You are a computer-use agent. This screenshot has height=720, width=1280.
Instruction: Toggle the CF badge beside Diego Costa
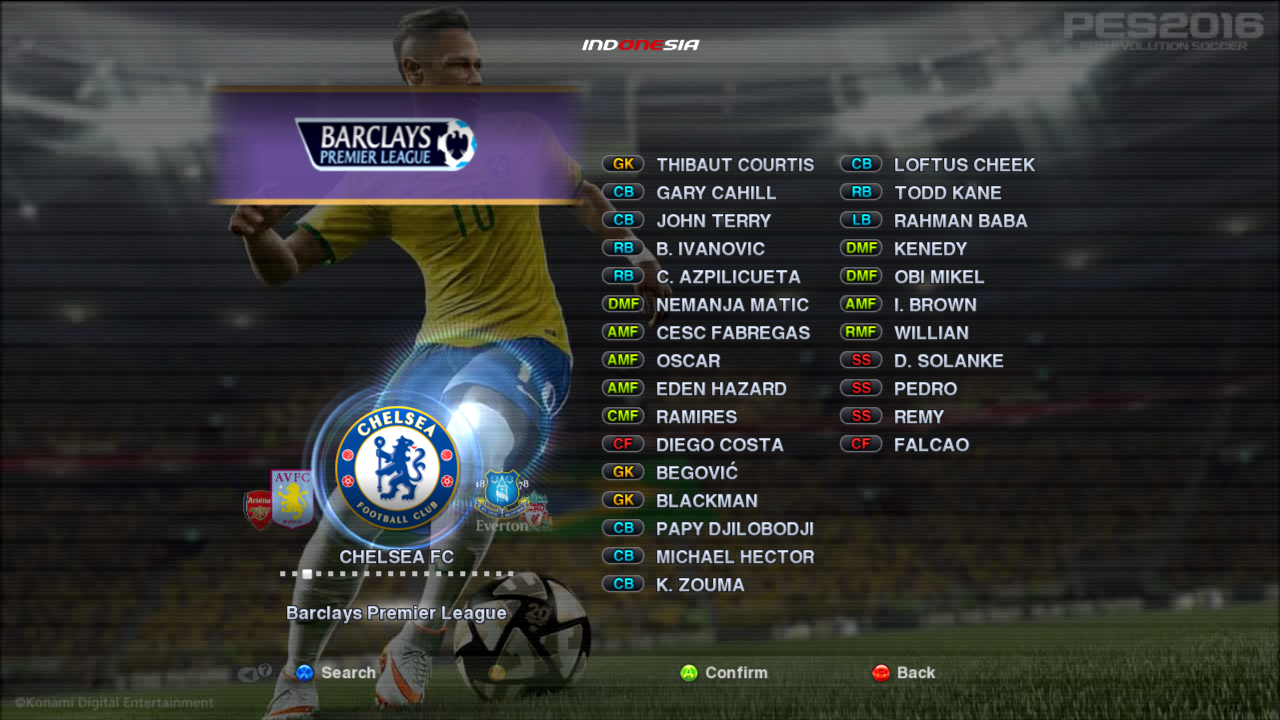pos(621,443)
